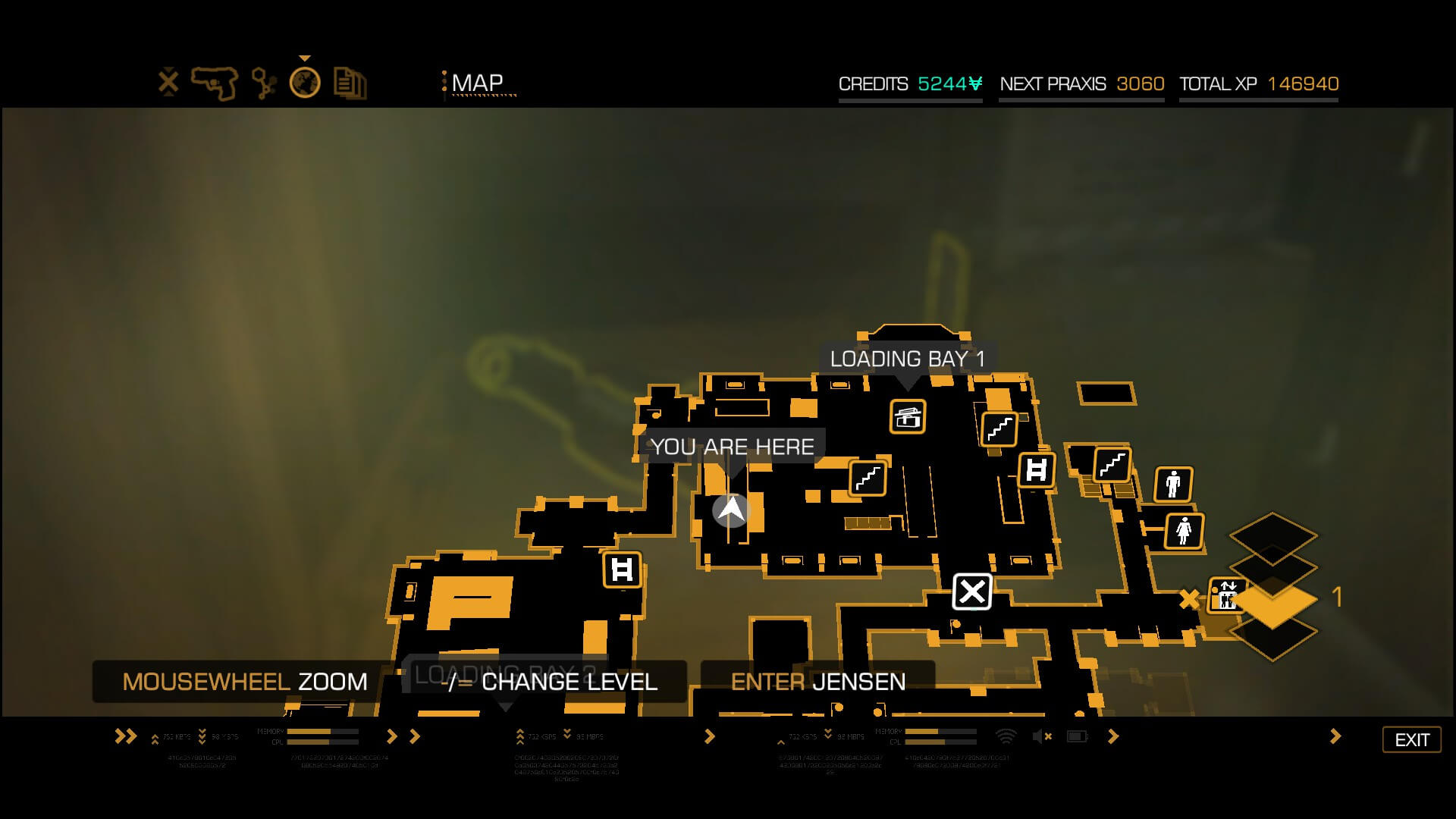Viewport: 1456px width, 819px height.
Task: Click the elevator marker on the map
Action: (1225, 596)
